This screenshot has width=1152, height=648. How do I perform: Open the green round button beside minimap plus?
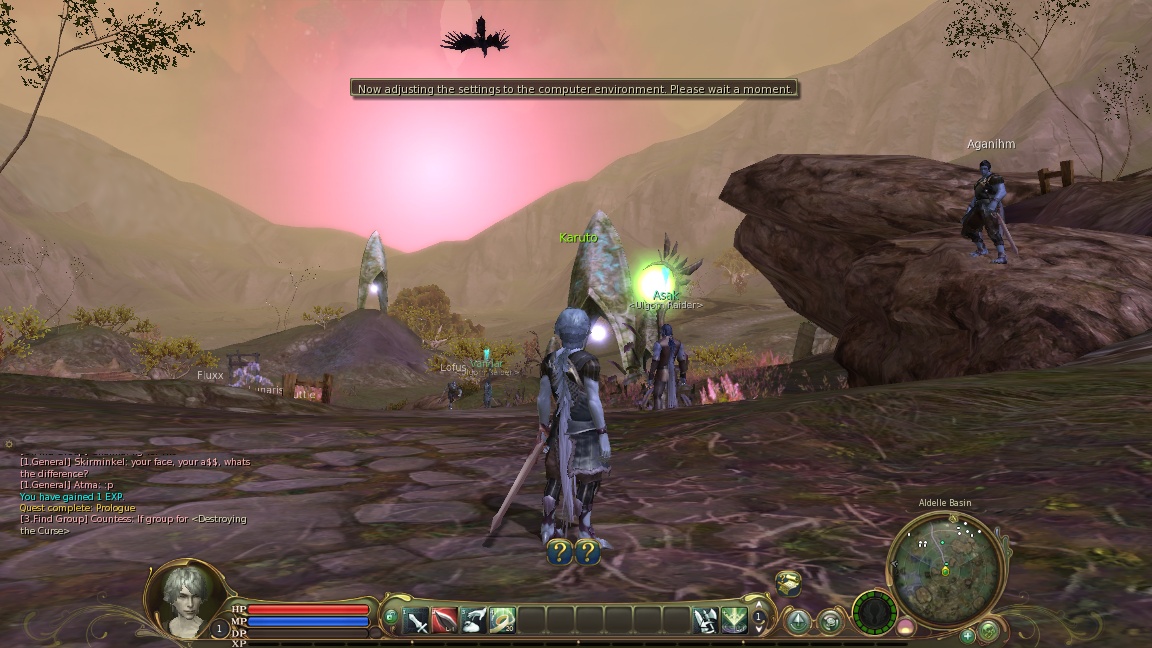[988, 630]
